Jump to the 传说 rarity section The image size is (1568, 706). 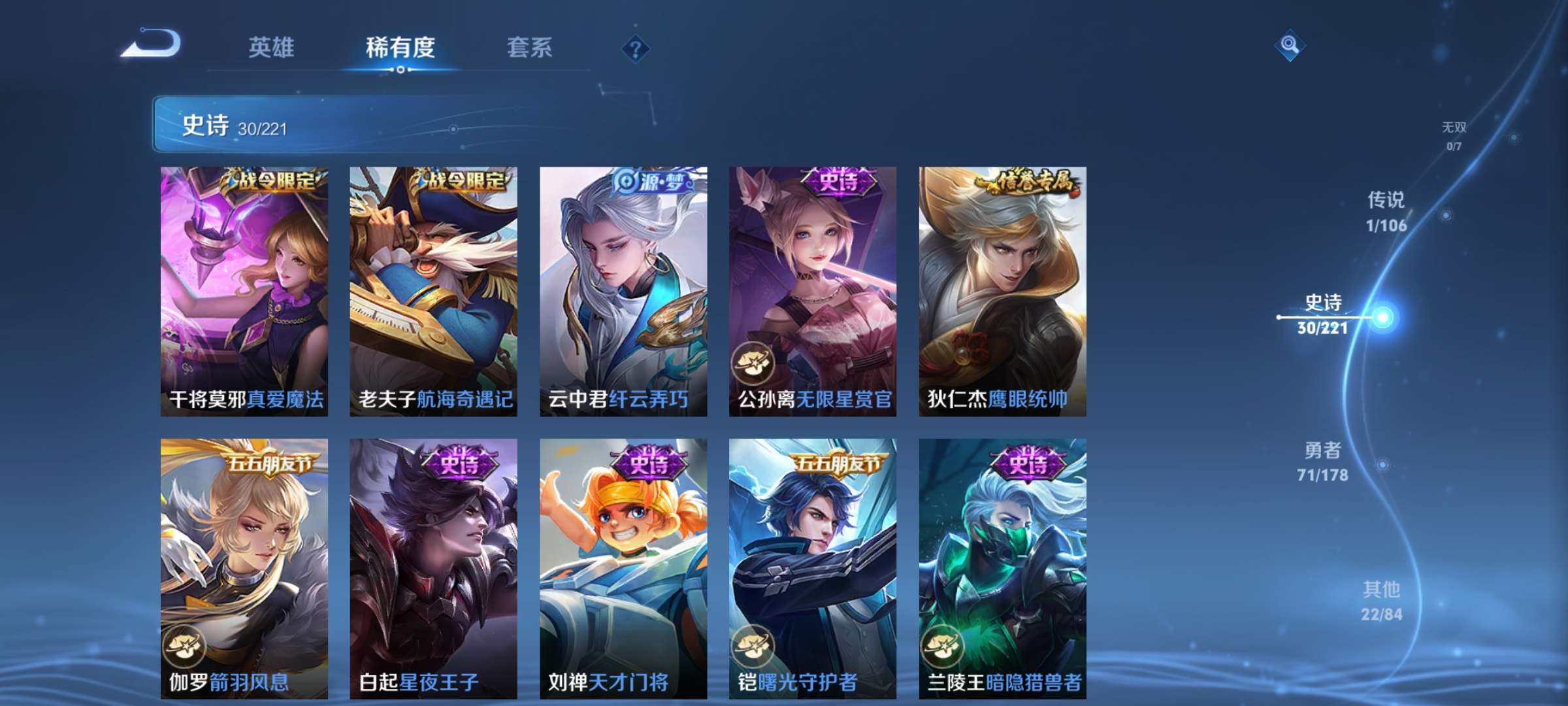point(1386,211)
